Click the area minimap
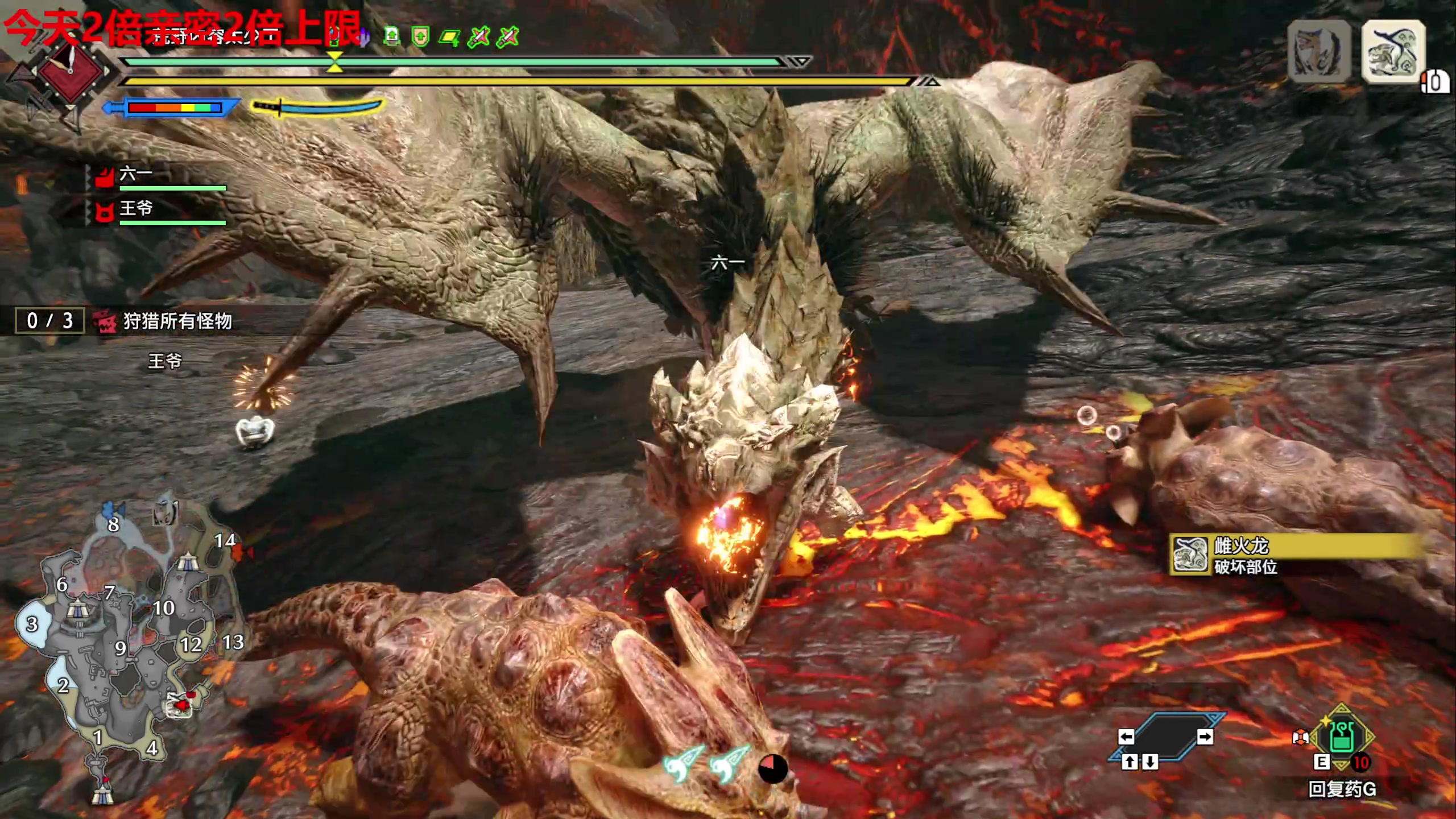Image resolution: width=1456 pixels, height=819 pixels. [x=128, y=648]
